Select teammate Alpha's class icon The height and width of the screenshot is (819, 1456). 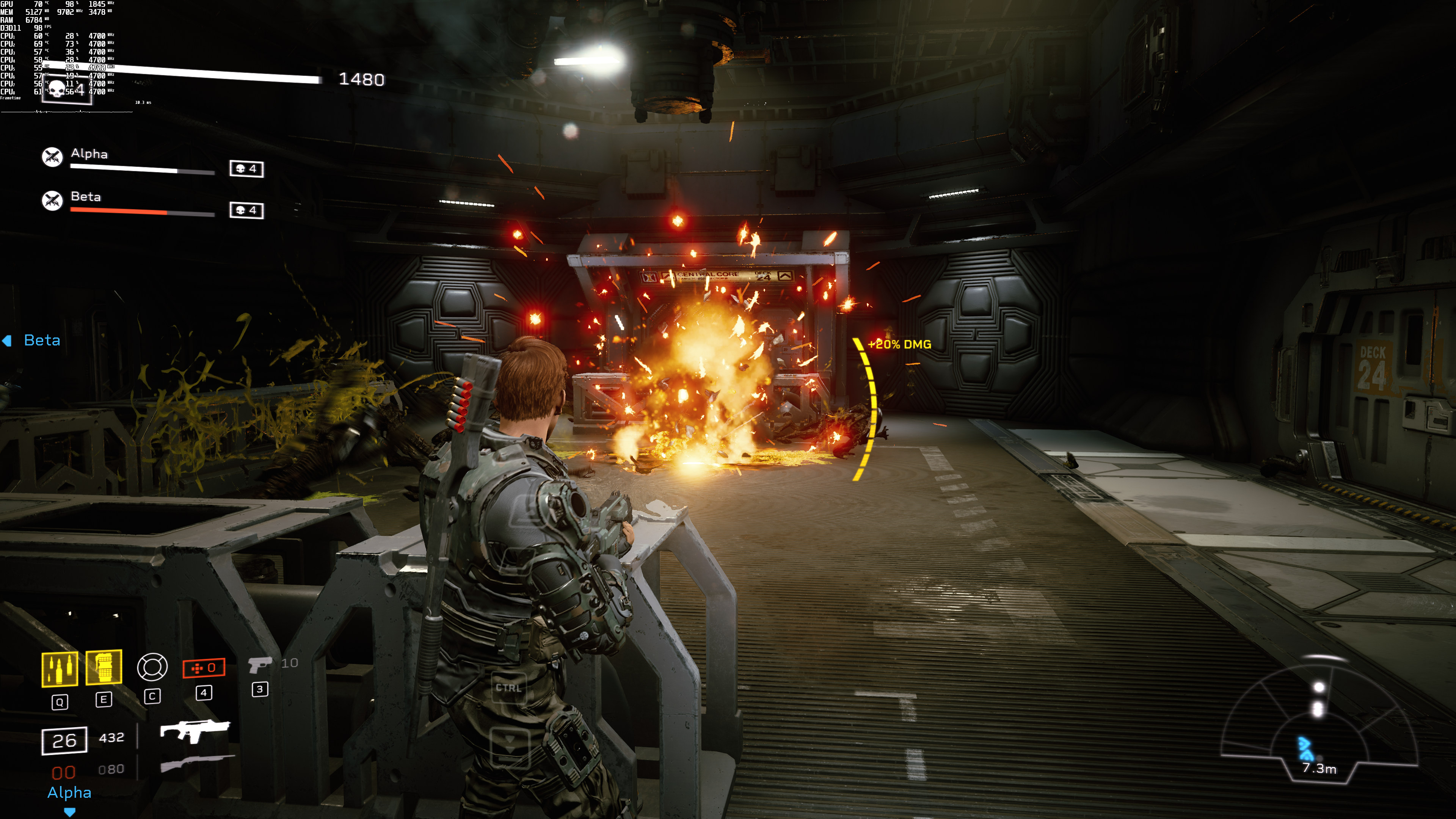(x=53, y=157)
